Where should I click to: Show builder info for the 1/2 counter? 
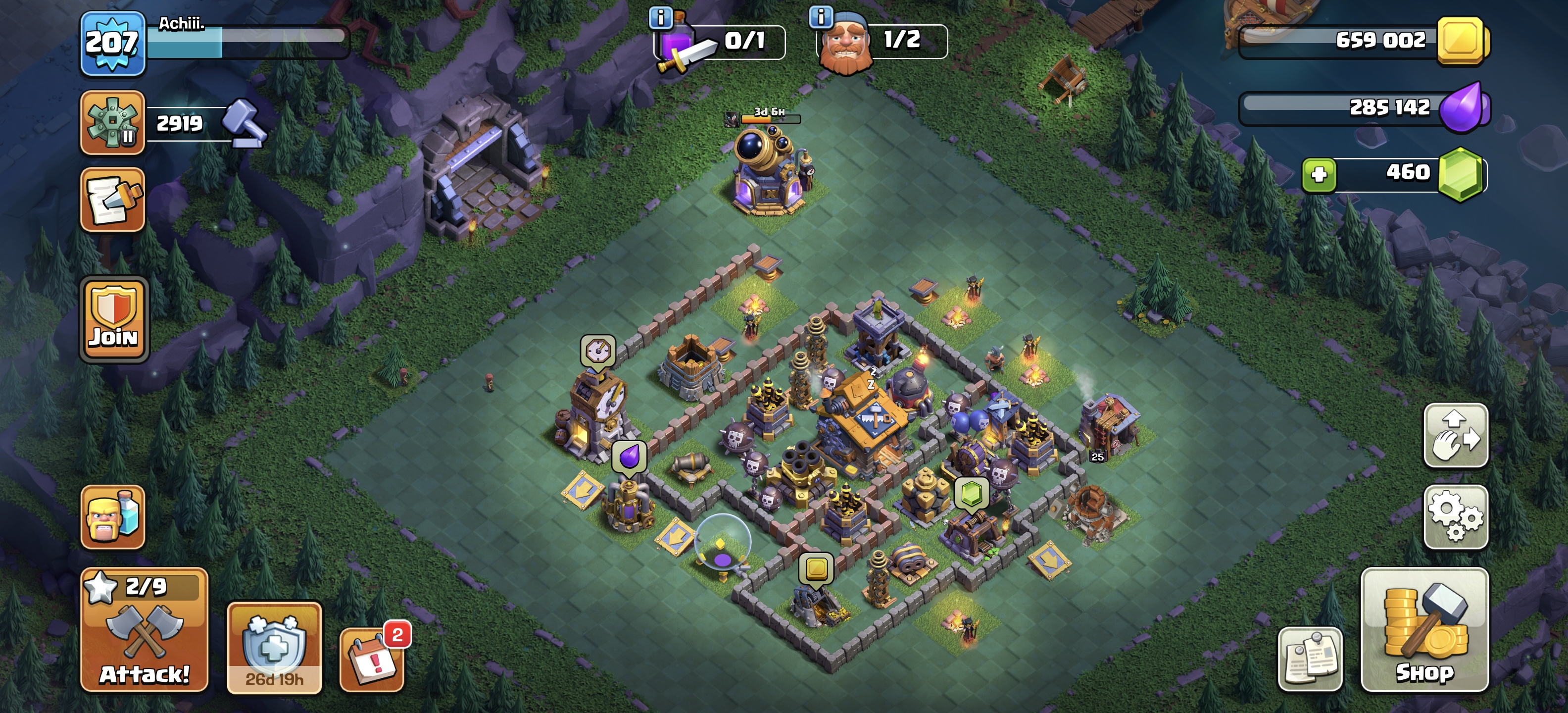pos(821,17)
